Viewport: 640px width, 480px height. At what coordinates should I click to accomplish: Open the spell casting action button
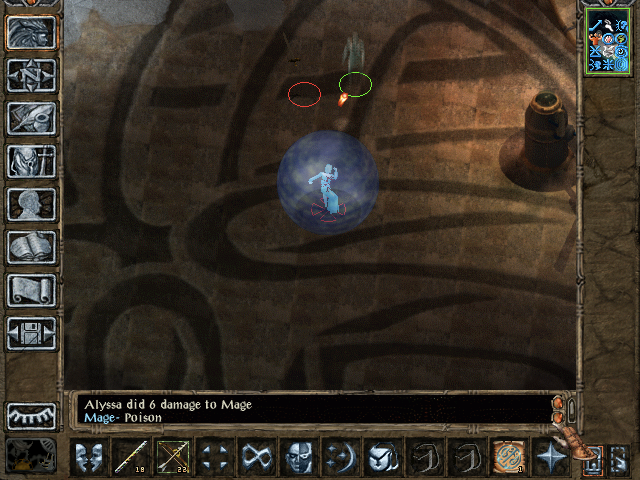[x=341, y=458]
